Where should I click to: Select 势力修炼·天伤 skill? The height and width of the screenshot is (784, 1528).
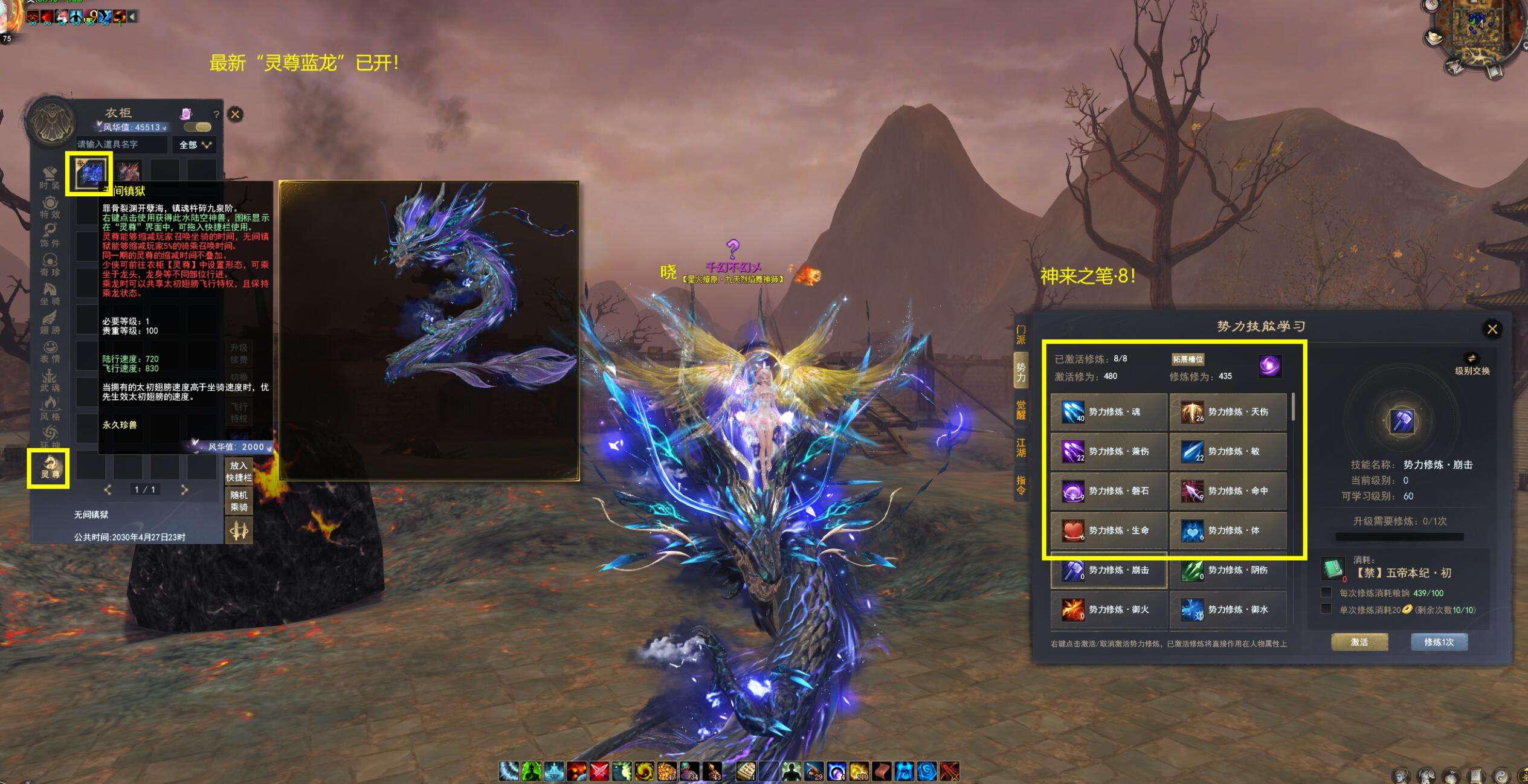pos(1228,412)
